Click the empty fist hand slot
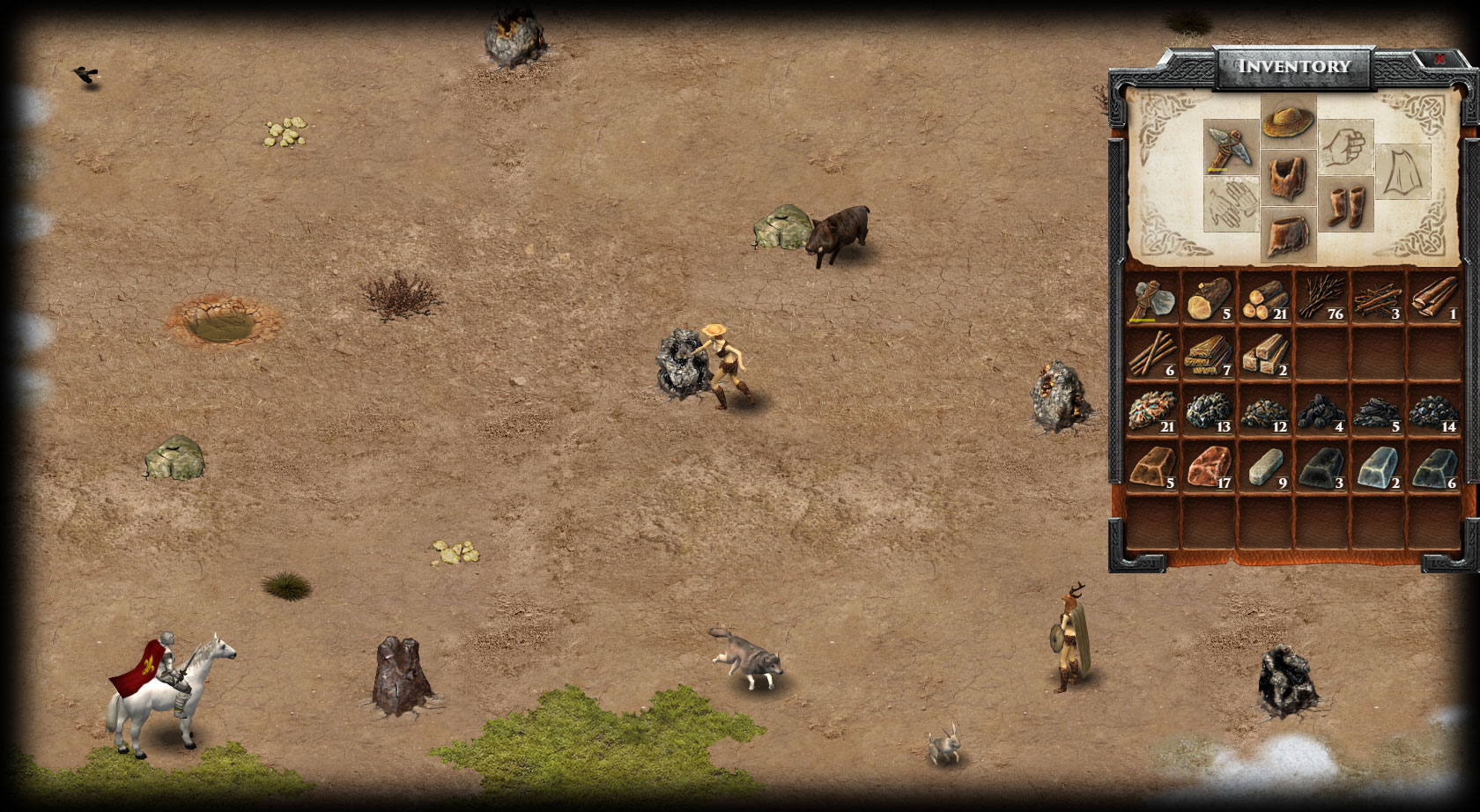The width and height of the screenshot is (1480, 812). pyautogui.click(x=1345, y=146)
